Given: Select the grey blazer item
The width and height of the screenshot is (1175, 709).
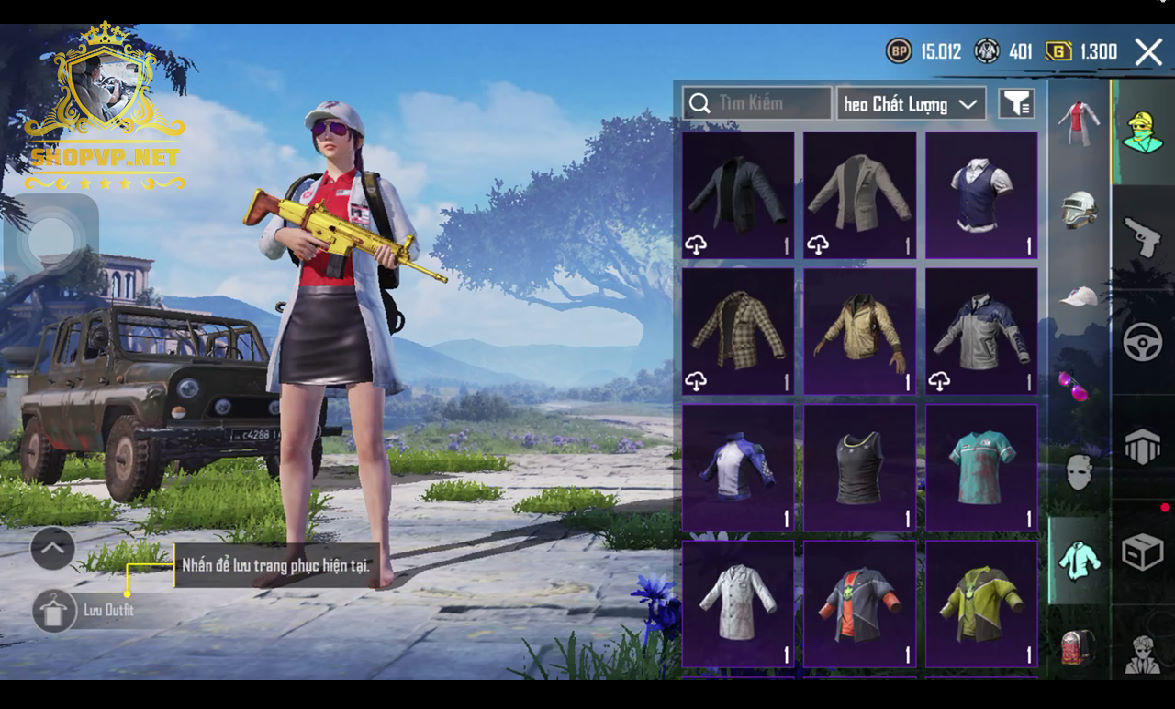Looking at the screenshot, I should coord(859,195).
